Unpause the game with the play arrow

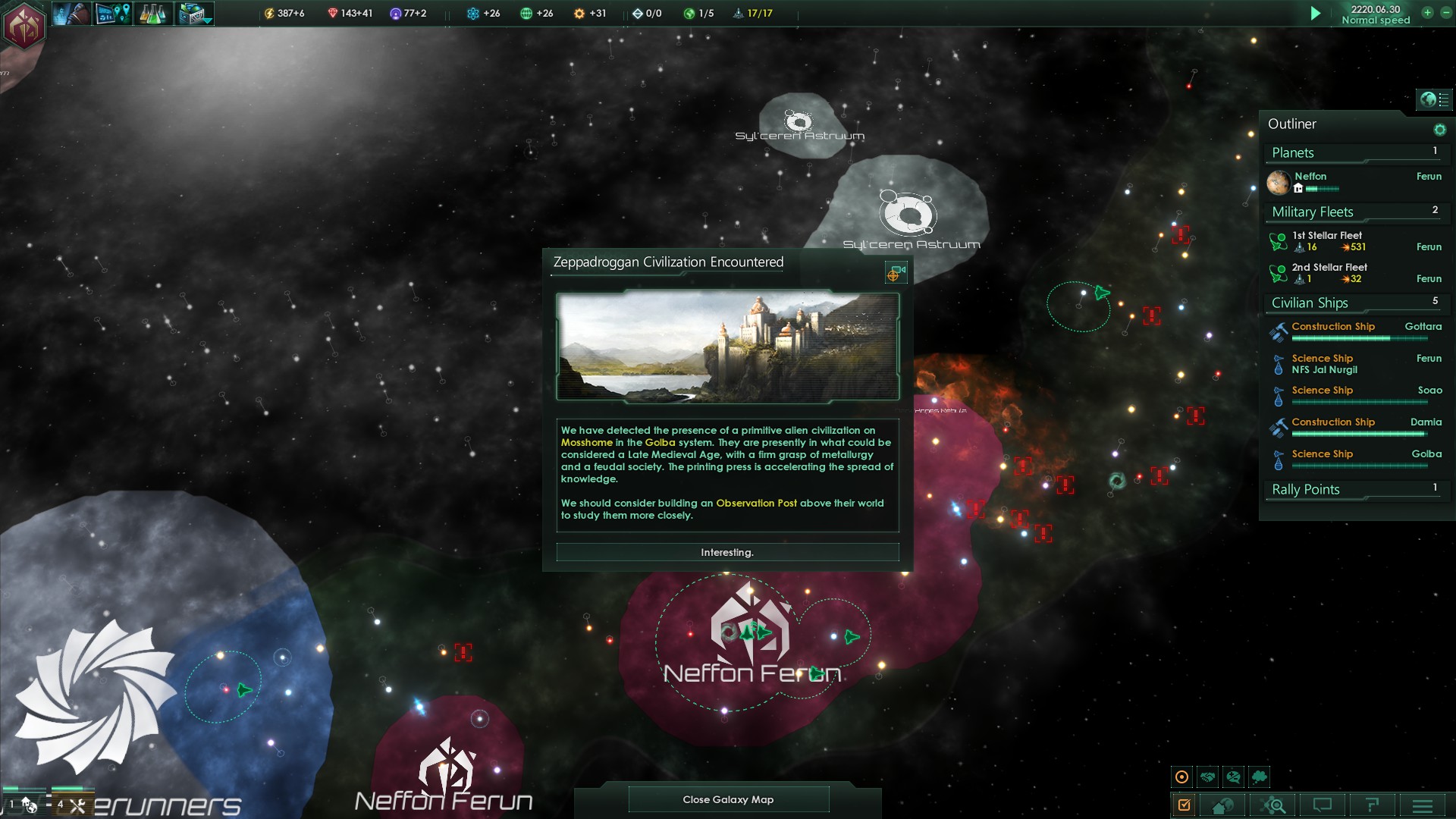1316,14
